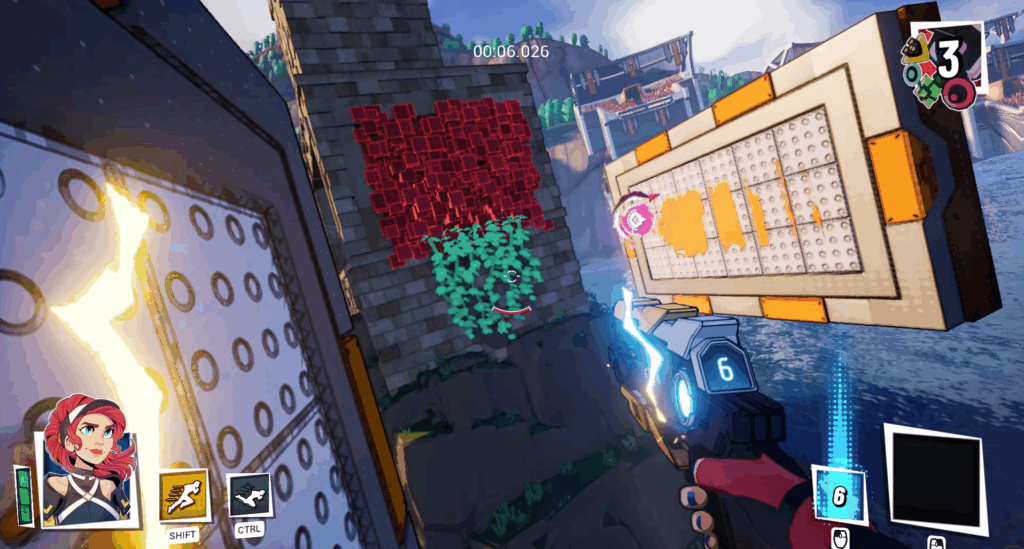Activate the dark slide ability icon
This screenshot has width=1024, height=549.
pyautogui.click(x=249, y=495)
